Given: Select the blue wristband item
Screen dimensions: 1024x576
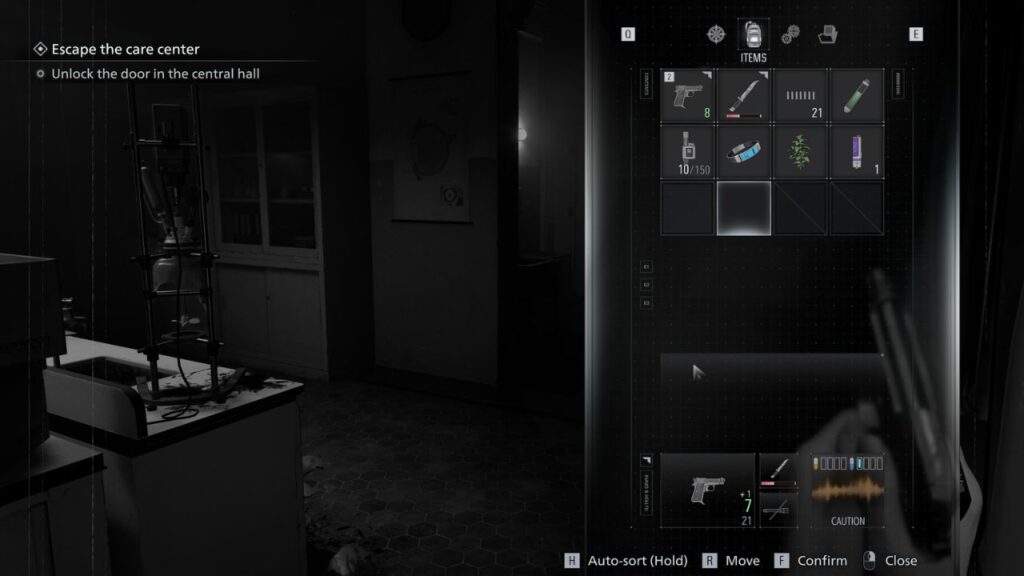Looking at the screenshot, I should [744, 151].
